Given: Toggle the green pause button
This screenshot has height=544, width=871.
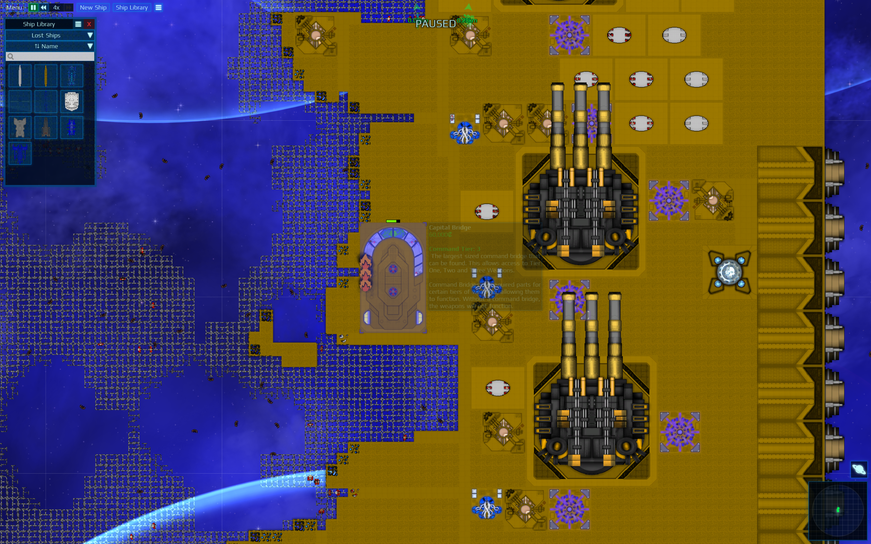Looking at the screenshot, I should [33, 7].
